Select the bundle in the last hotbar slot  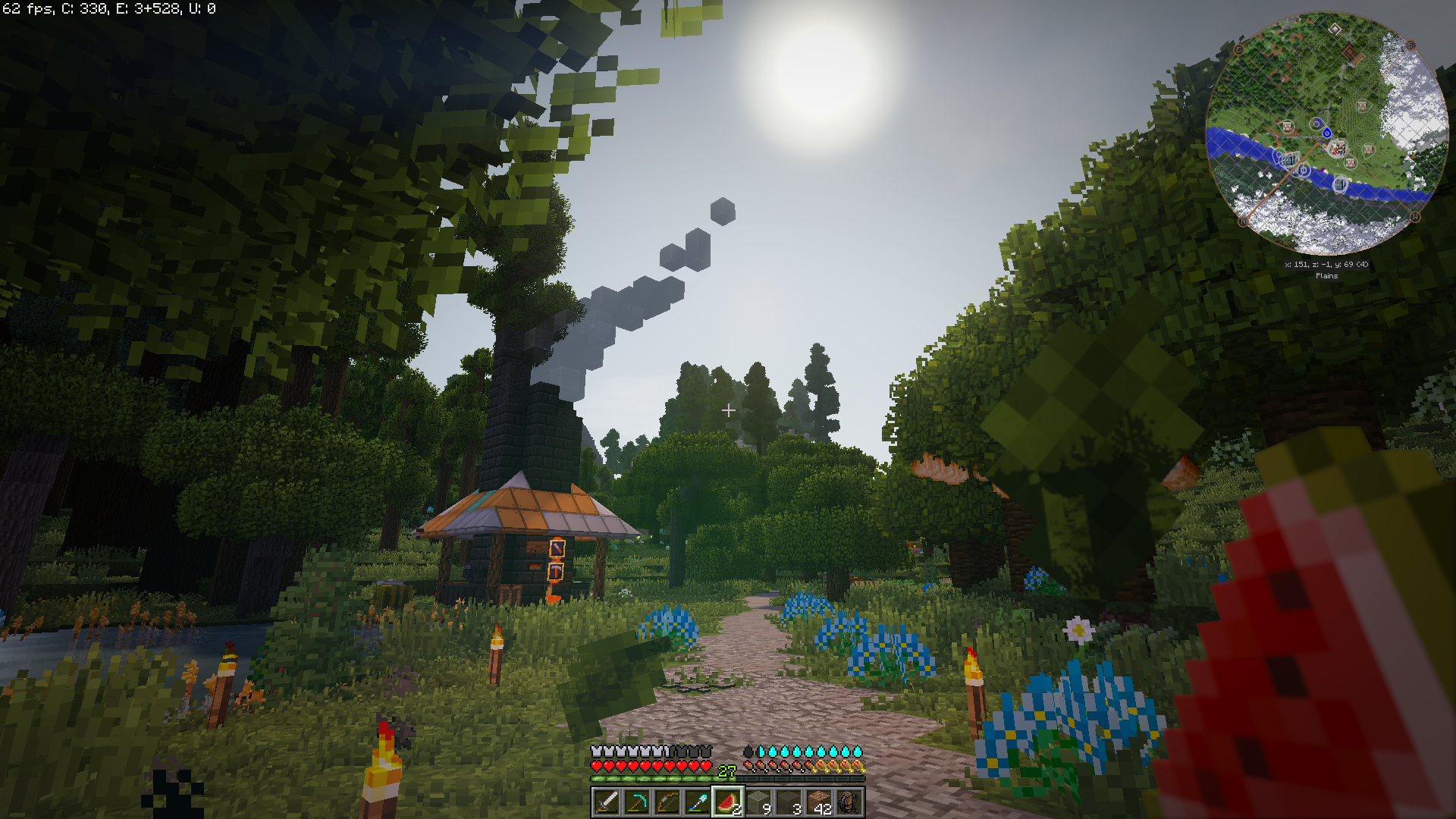849,802
